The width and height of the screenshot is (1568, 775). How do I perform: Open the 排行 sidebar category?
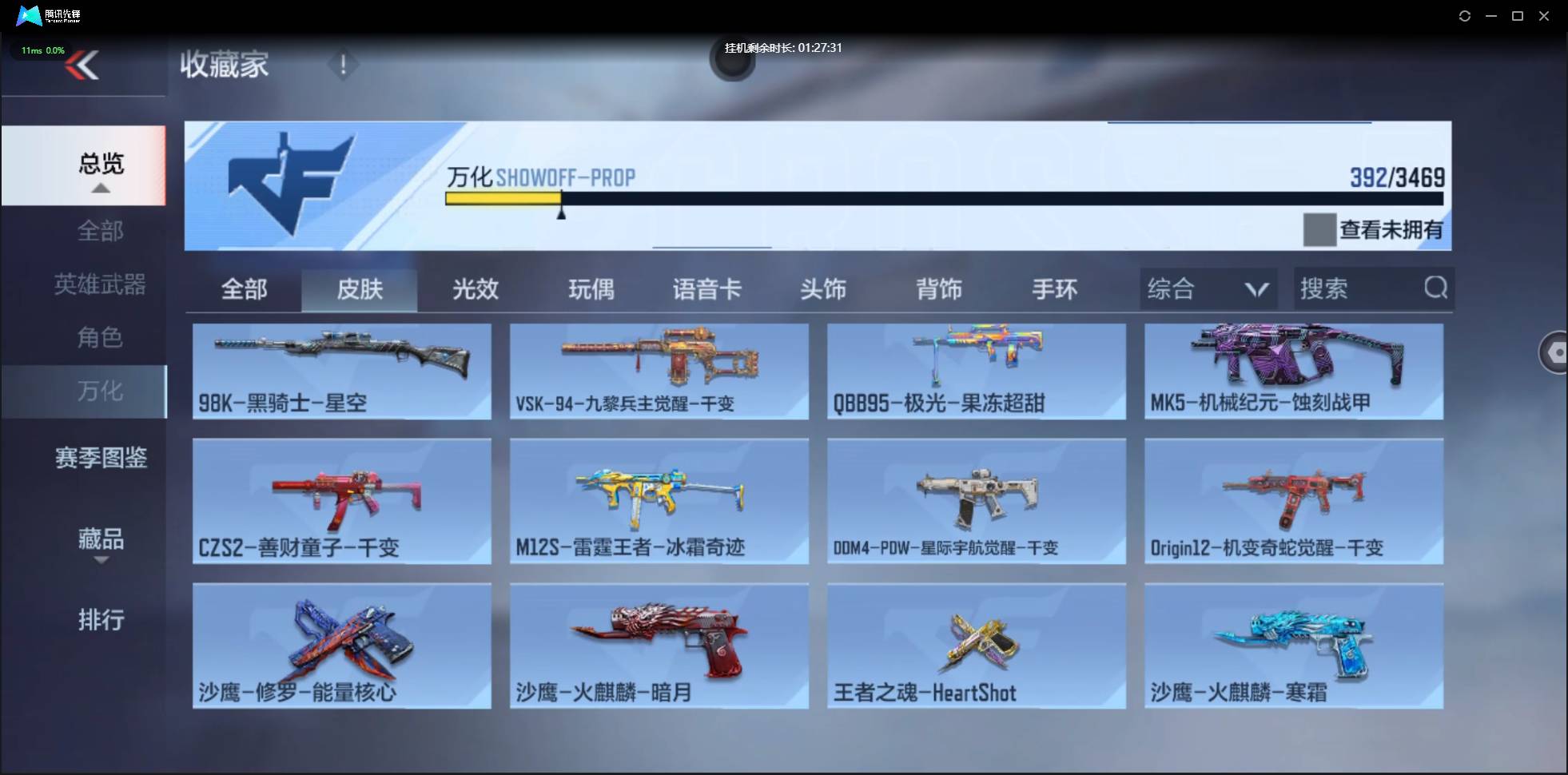(101, 620)
